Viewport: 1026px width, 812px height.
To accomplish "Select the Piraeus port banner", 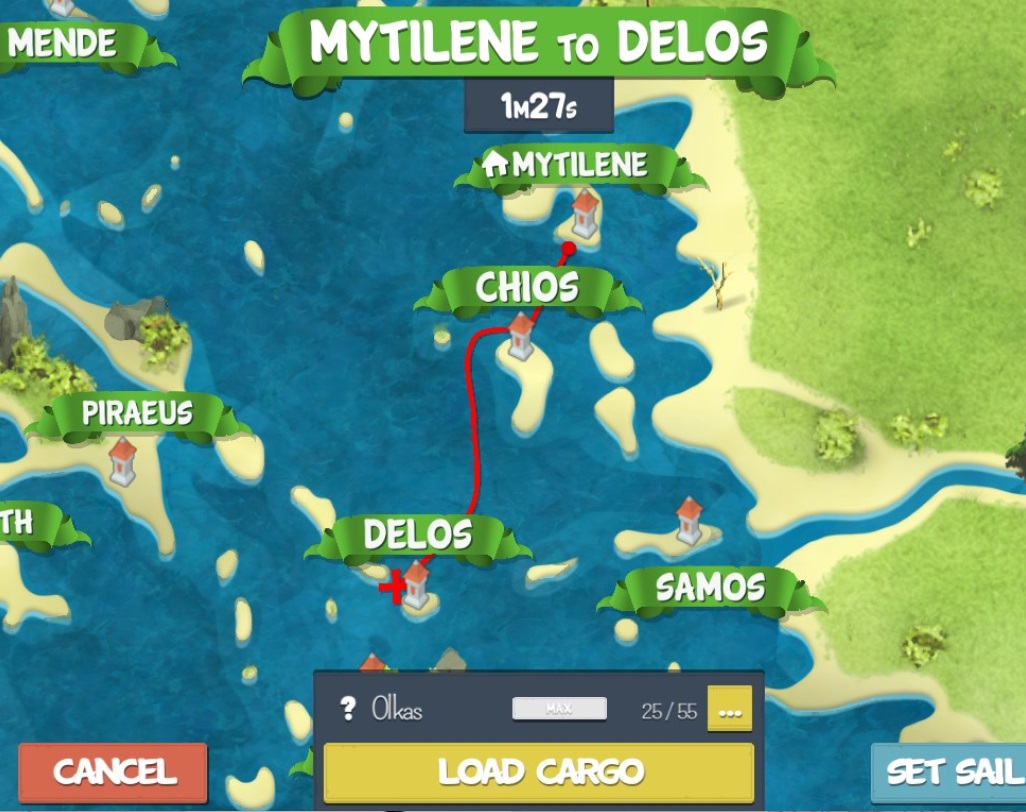I will (137, 414).
